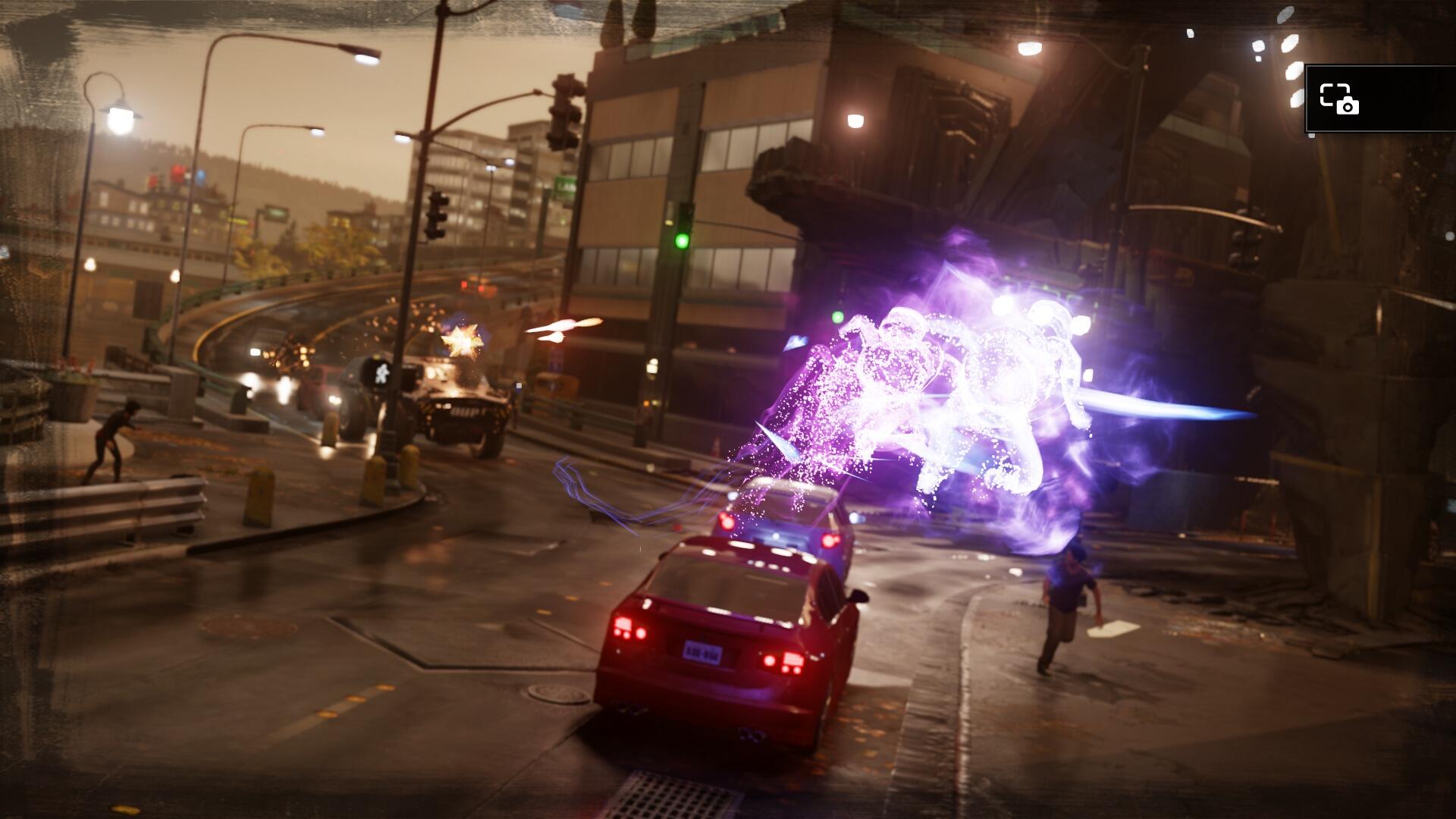Click the fired rocket projectile midair

coord(562,326)
